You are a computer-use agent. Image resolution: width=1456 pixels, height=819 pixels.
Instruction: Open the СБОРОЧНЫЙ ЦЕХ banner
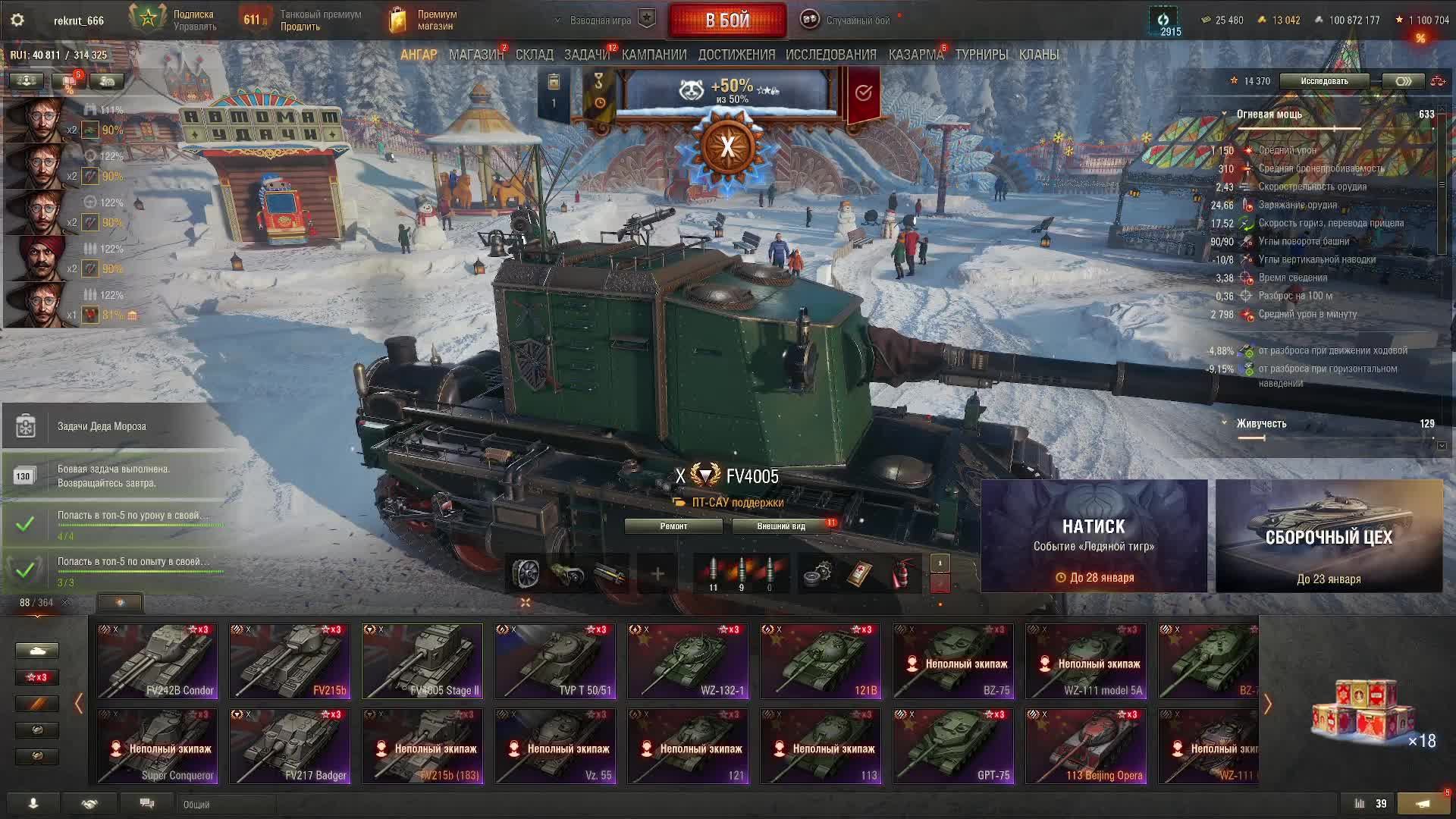[1329, 536]
